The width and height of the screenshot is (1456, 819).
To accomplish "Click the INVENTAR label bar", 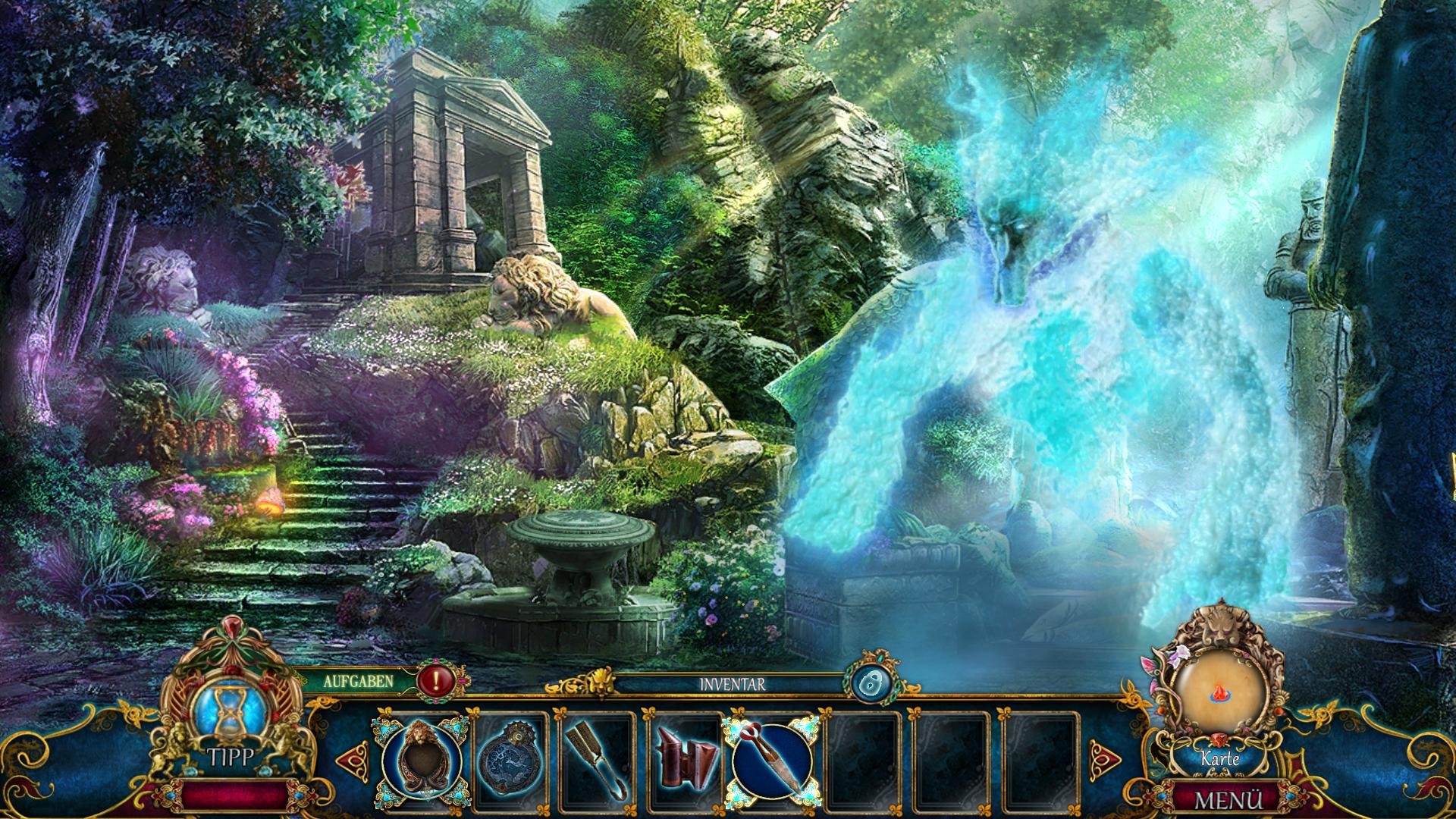I will (732, 684).
